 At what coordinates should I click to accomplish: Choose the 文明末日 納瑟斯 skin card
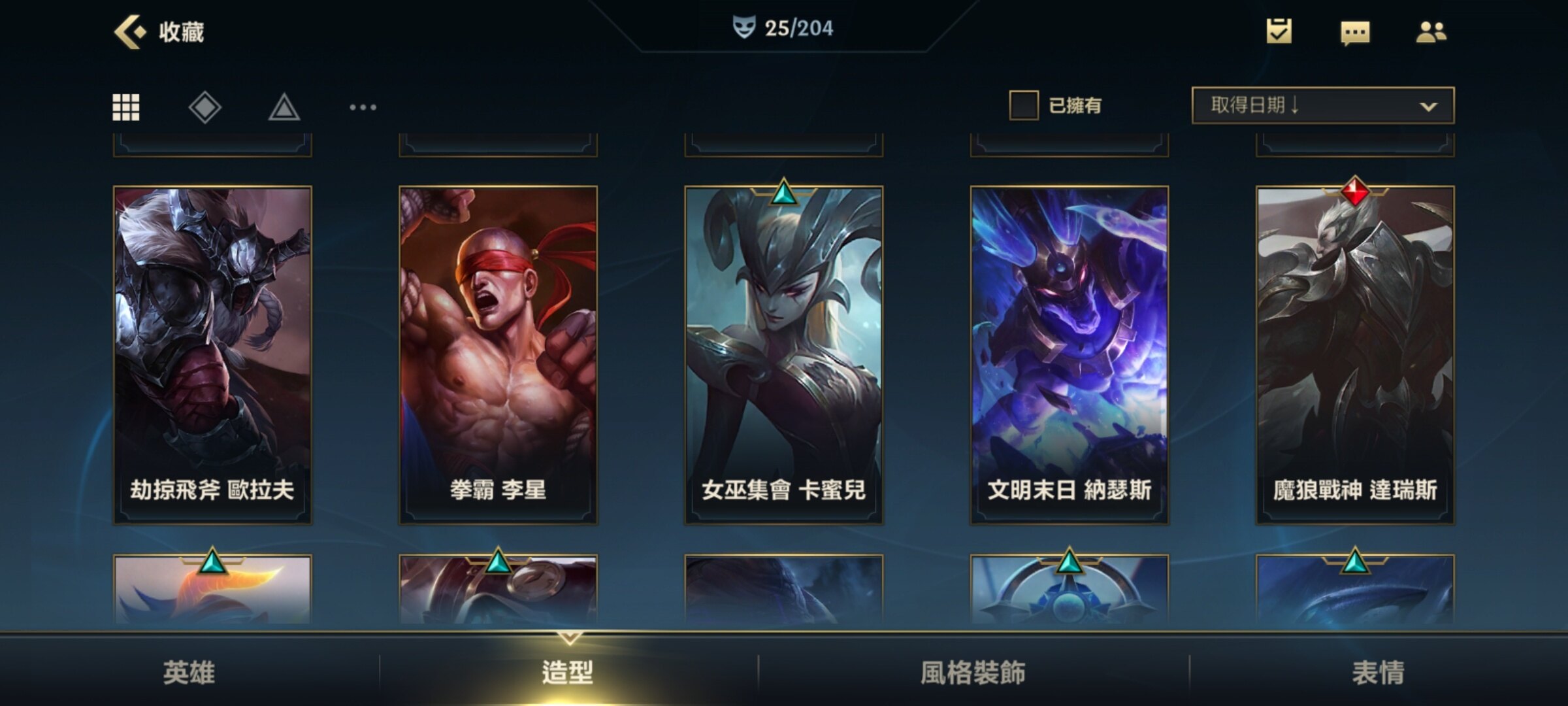tap(1070, 354)
